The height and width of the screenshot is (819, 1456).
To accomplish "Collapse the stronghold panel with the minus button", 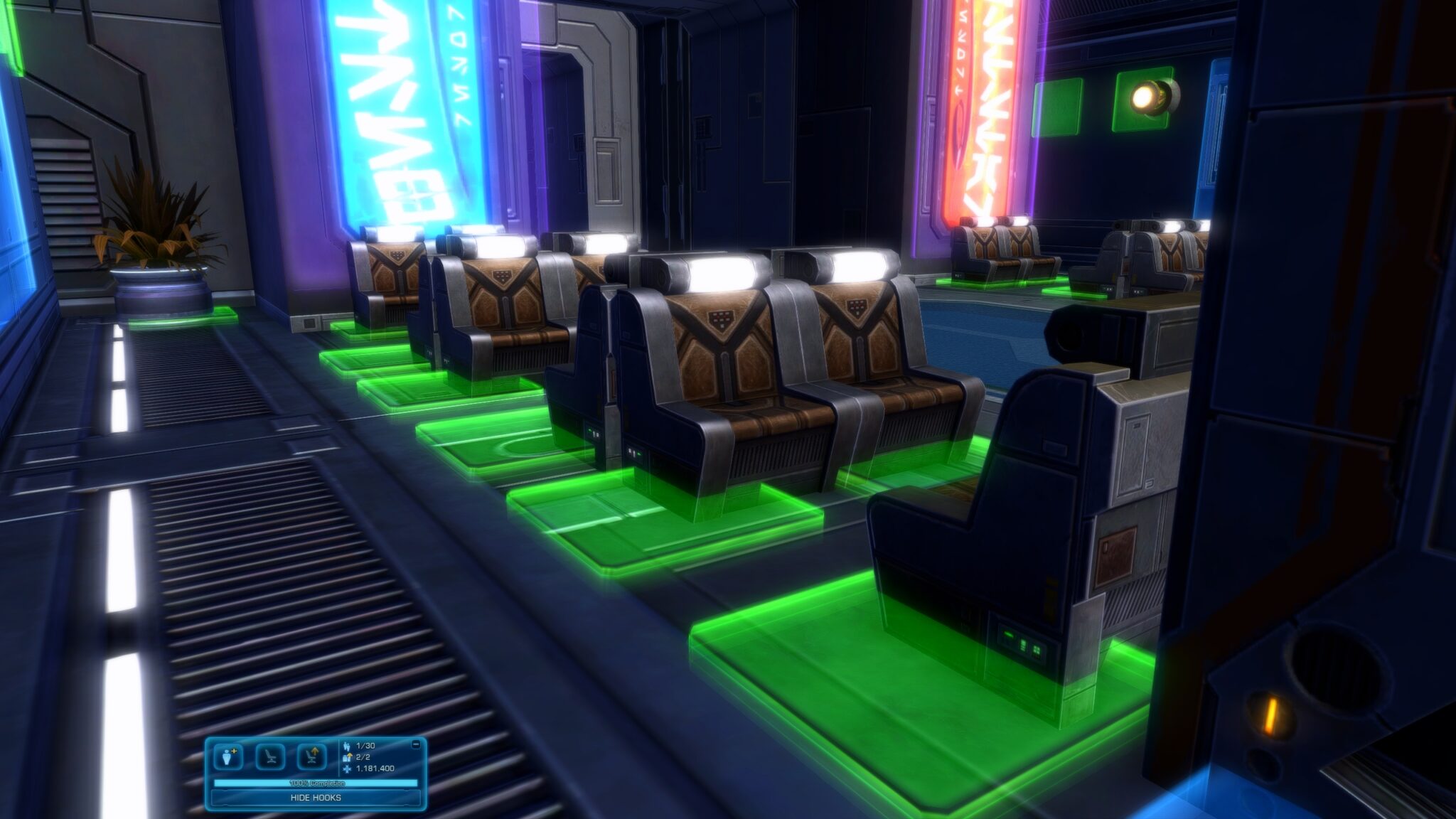I will coord(416,744).
